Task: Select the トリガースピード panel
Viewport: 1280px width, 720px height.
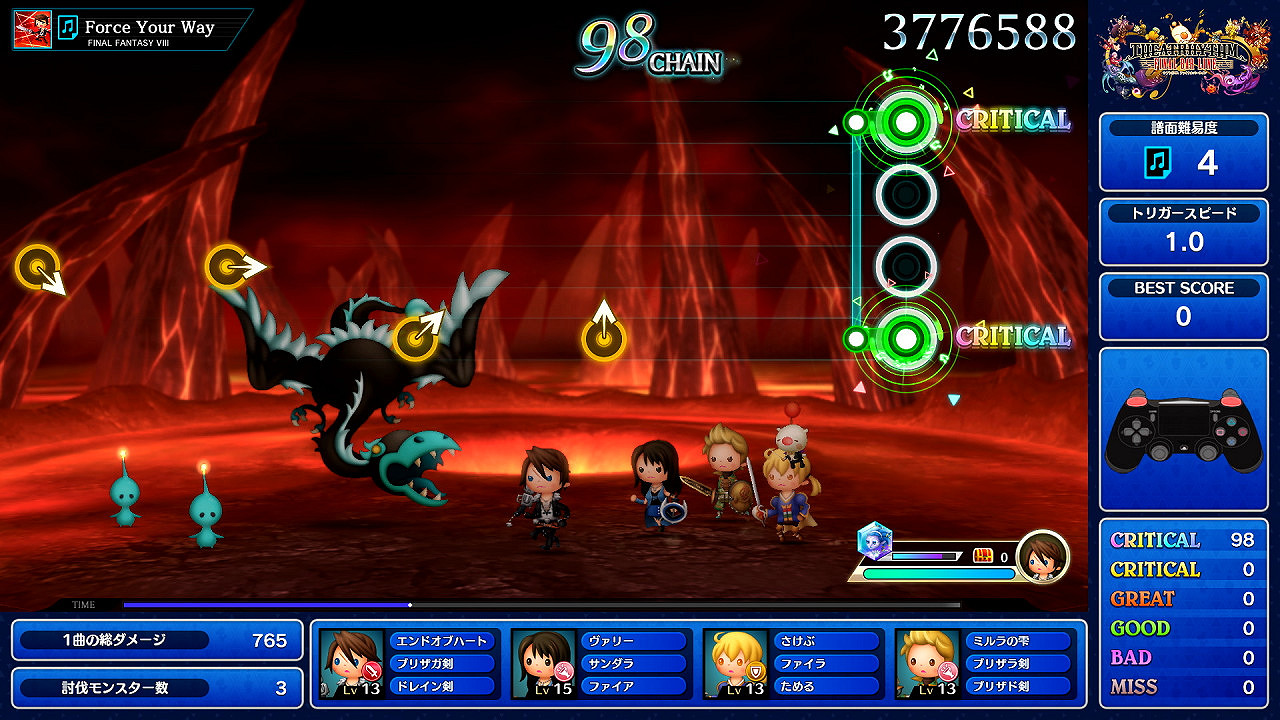Action: (x=1183, y=231)
